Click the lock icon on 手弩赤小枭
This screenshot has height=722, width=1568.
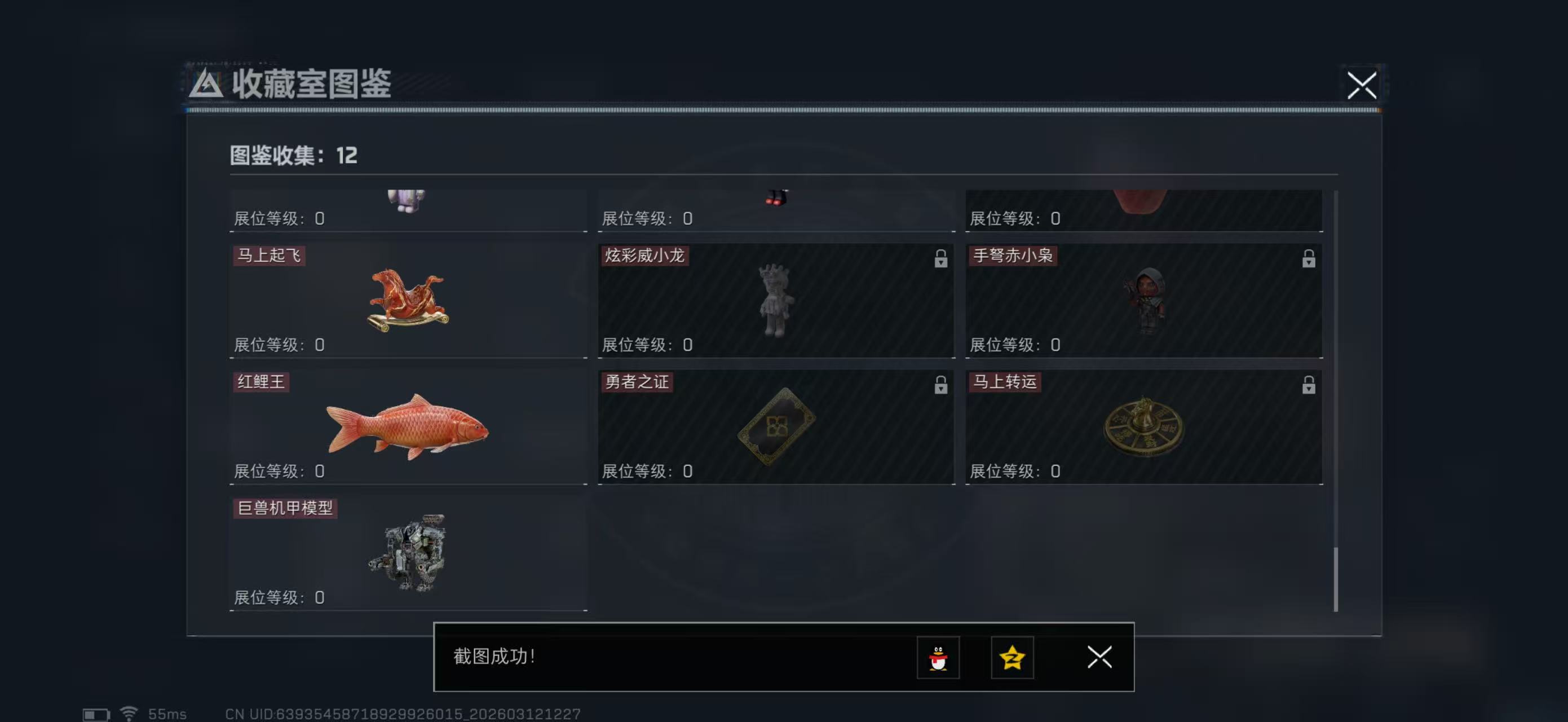coord(1309,258)
